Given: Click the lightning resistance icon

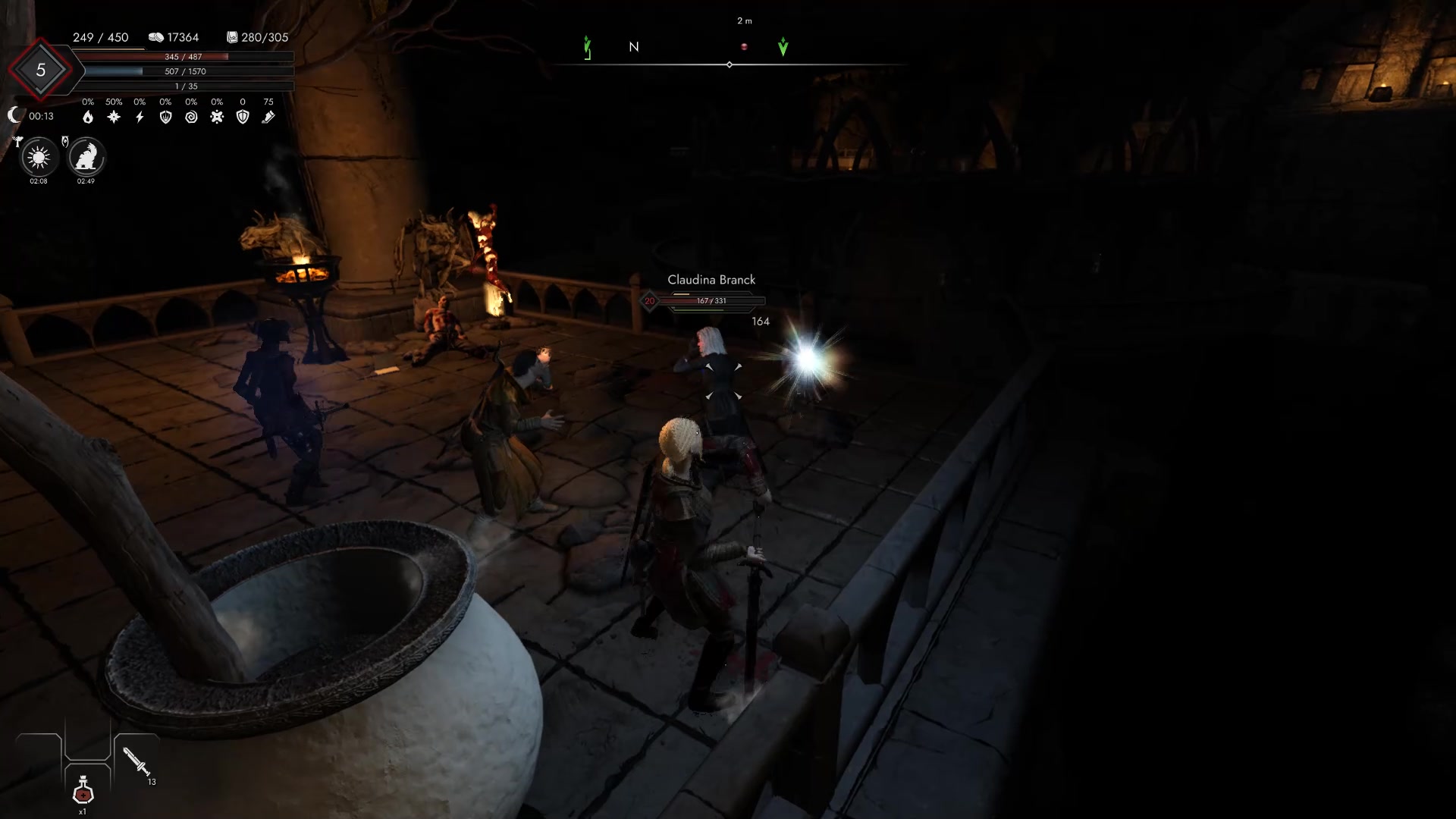Looking at the screenshot, I should point(139,117).
